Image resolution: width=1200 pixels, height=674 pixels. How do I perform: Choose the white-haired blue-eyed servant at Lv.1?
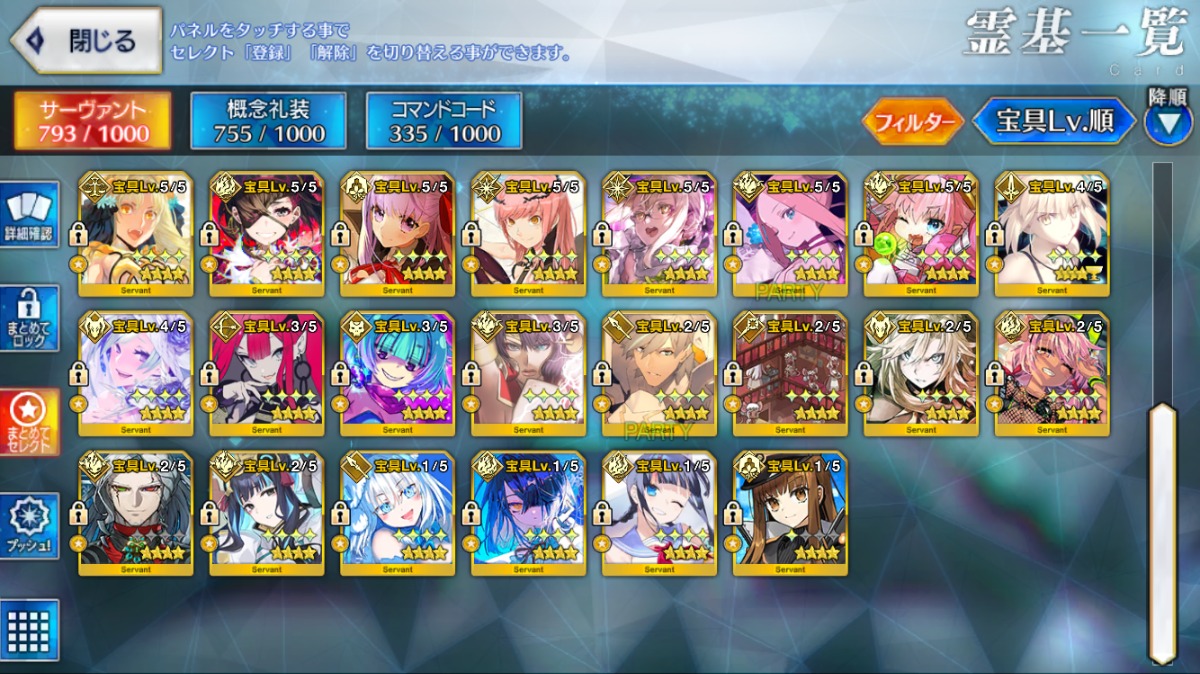coord(398,514)
